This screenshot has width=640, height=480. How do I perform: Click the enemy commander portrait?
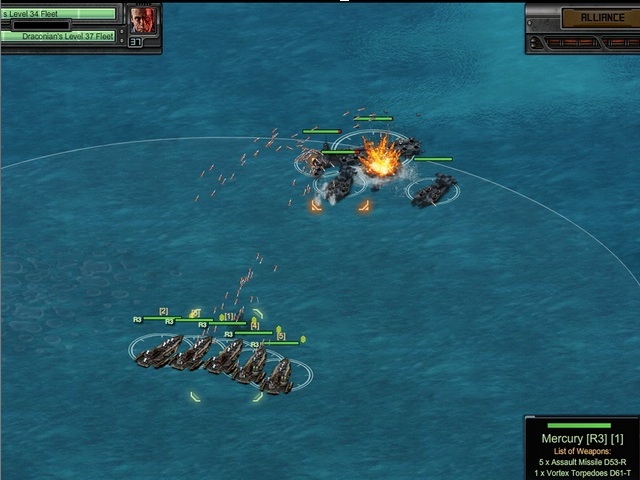142,19
